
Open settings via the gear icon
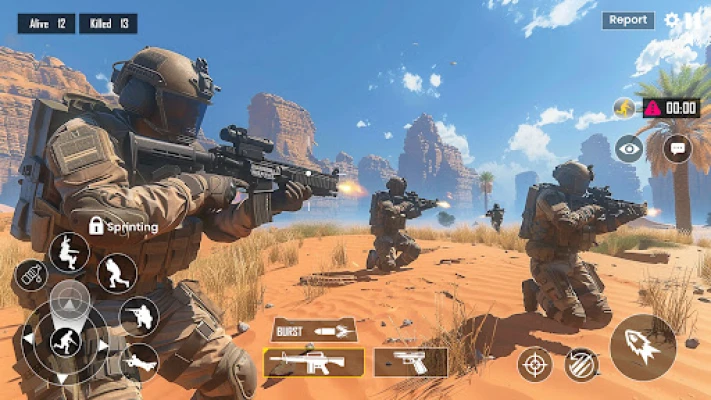672,20
